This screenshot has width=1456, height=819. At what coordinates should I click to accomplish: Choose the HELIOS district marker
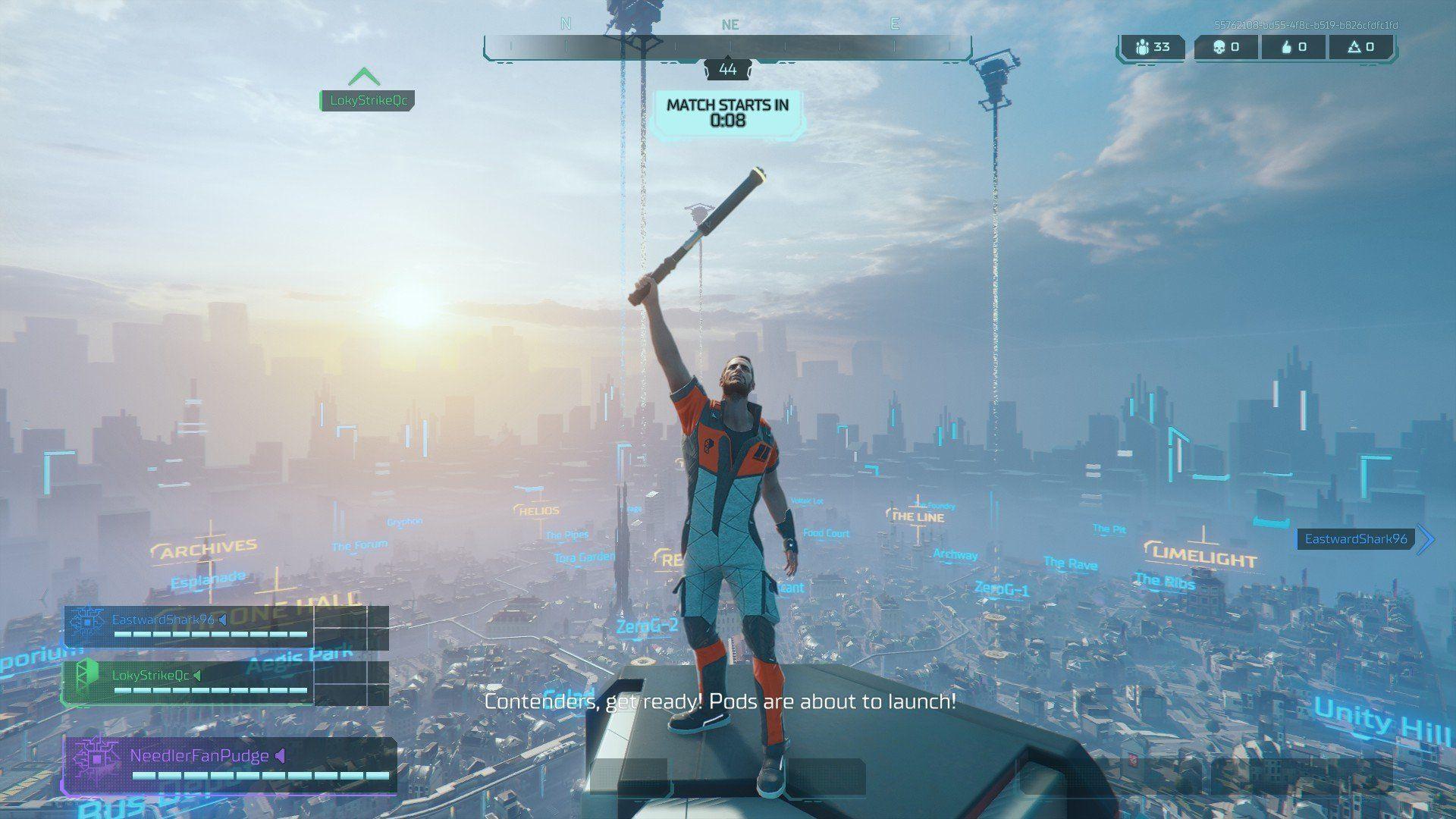538,511
